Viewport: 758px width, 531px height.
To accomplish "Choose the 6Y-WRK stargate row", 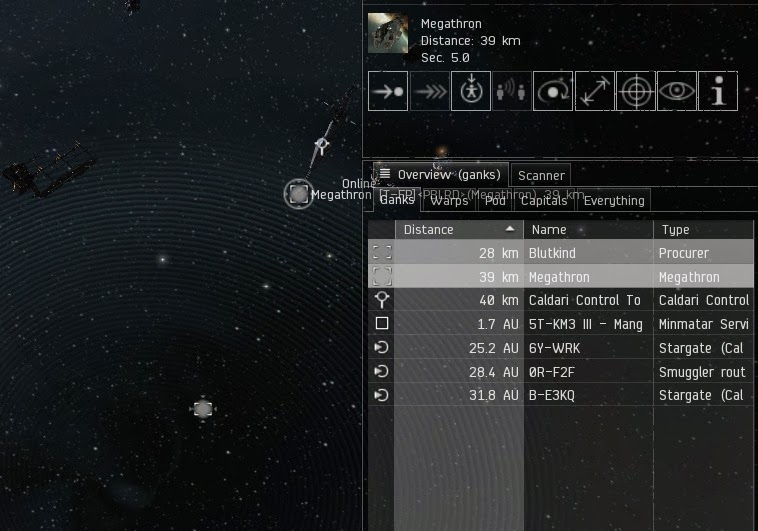I will (560, 348).
